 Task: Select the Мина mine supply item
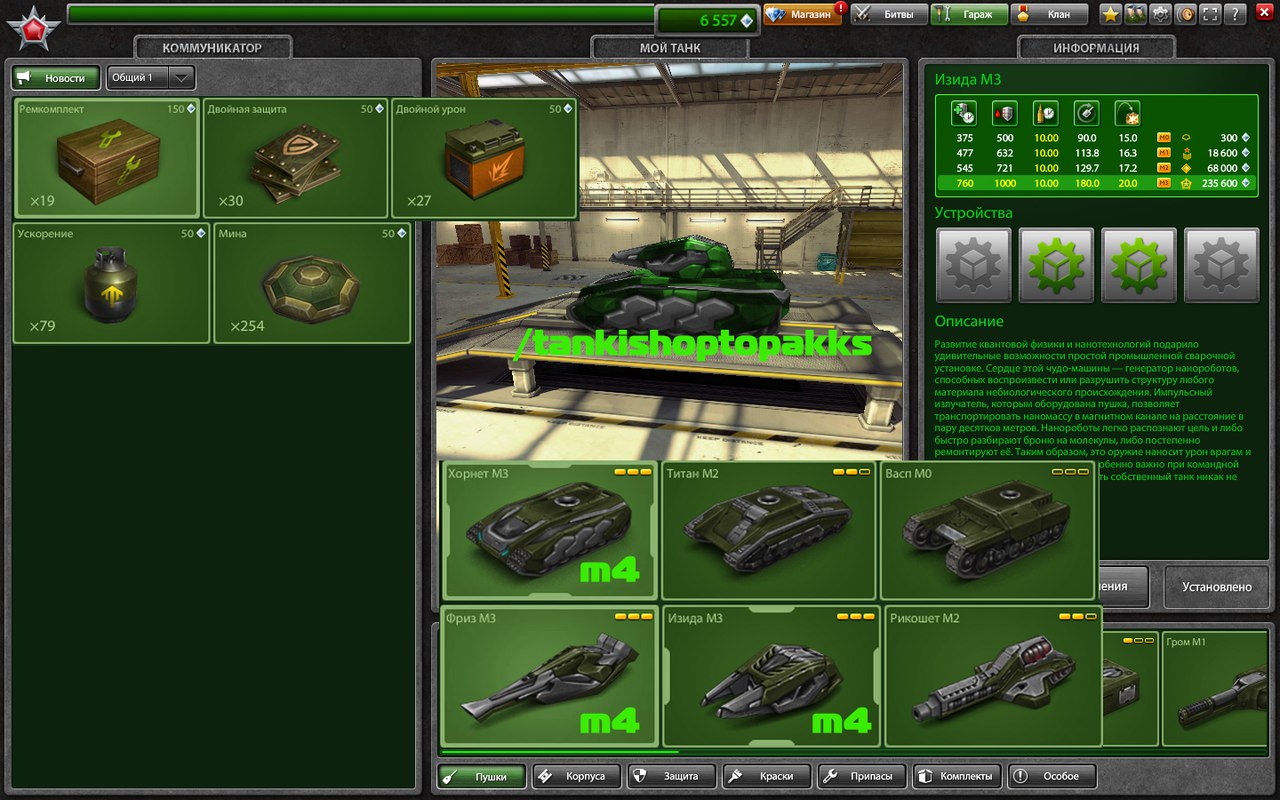(312, 283)
